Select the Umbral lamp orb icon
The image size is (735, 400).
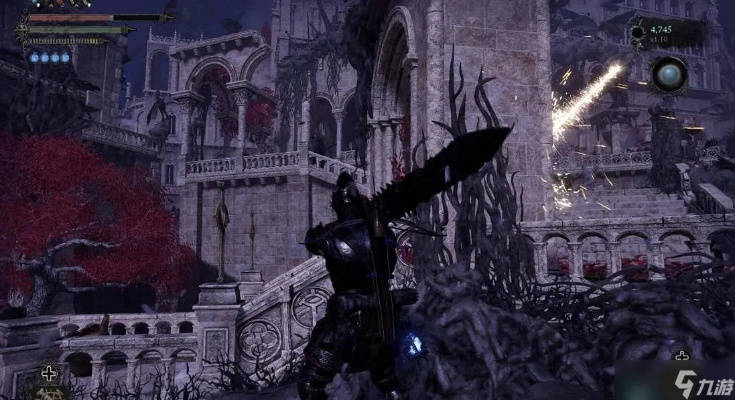point(669,73)
